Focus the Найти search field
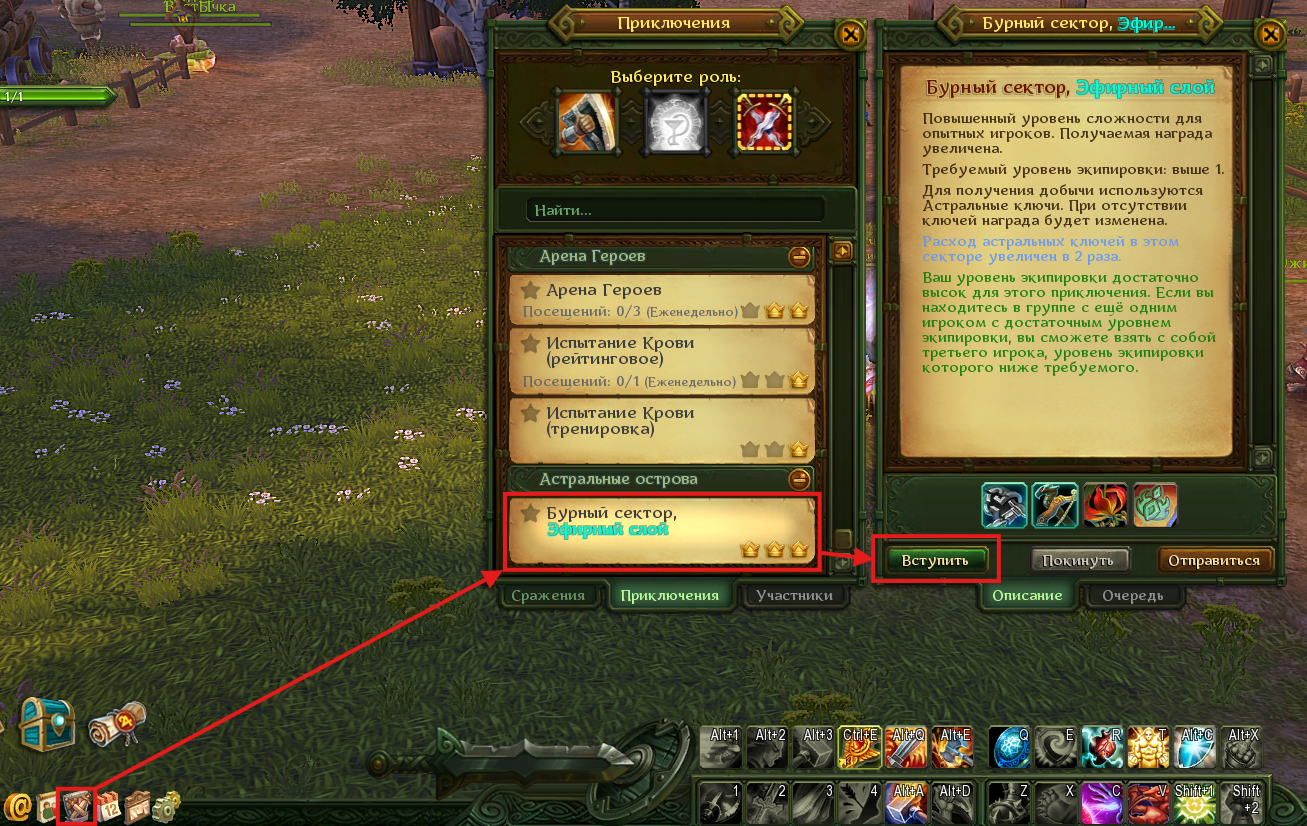The width and height of the screenshot is (1307, 826). coord(675,210)
